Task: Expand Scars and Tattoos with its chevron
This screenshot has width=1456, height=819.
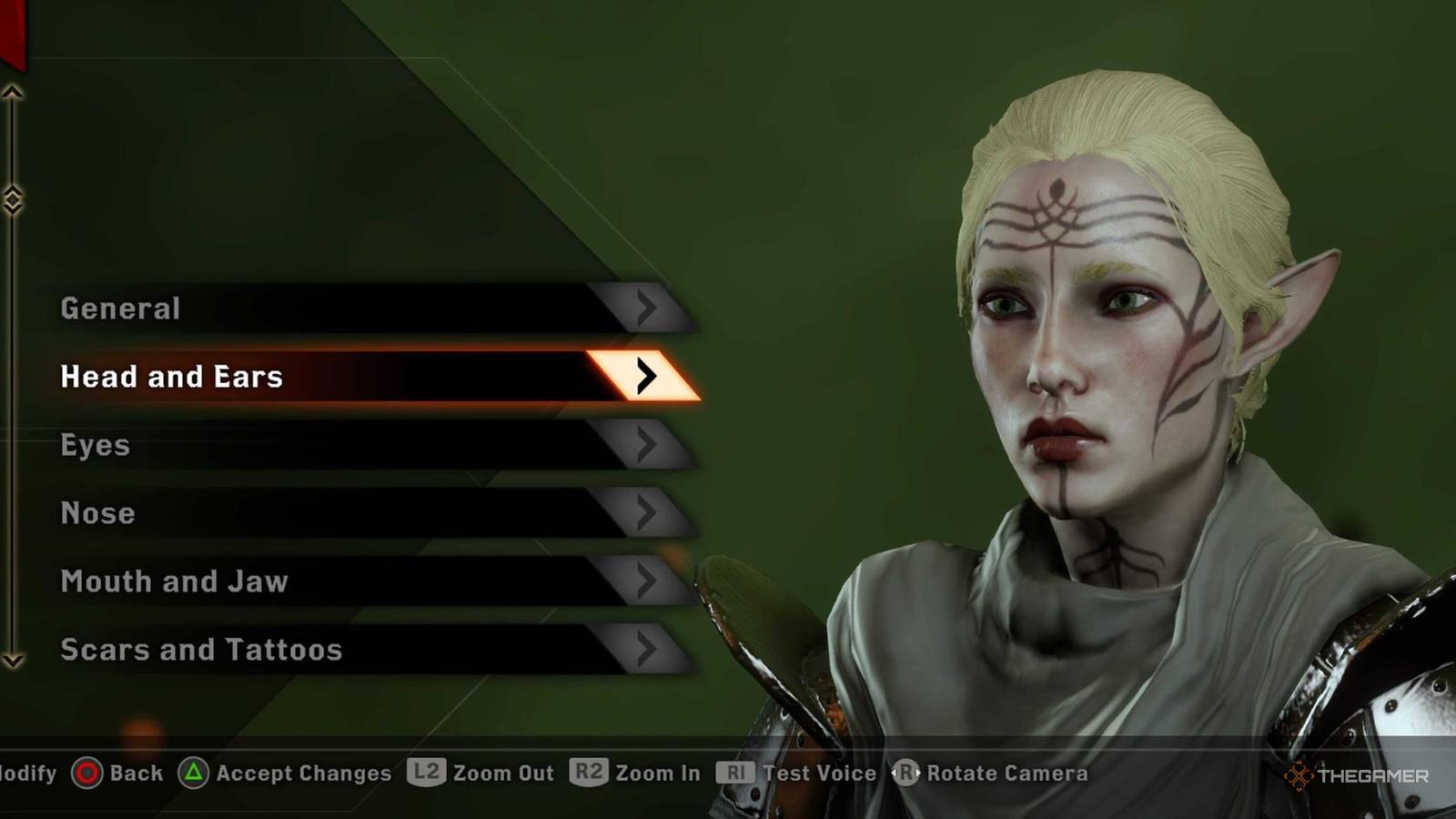Action: pos(648,650)
